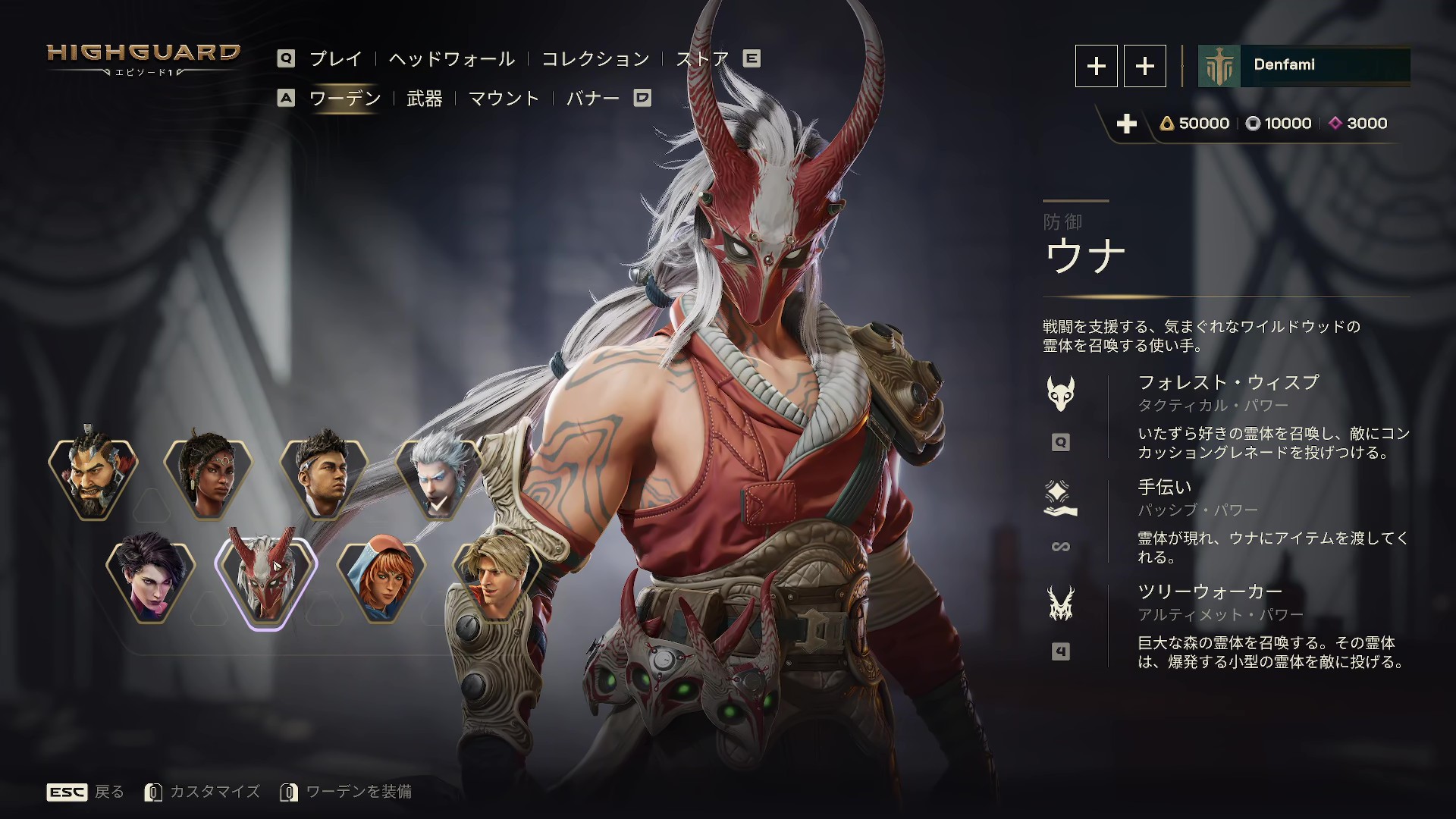This screenshot has width=1456, height=819.
Task: Click the Tree Walker ultimate power icon
Action: click(1061, 603)
